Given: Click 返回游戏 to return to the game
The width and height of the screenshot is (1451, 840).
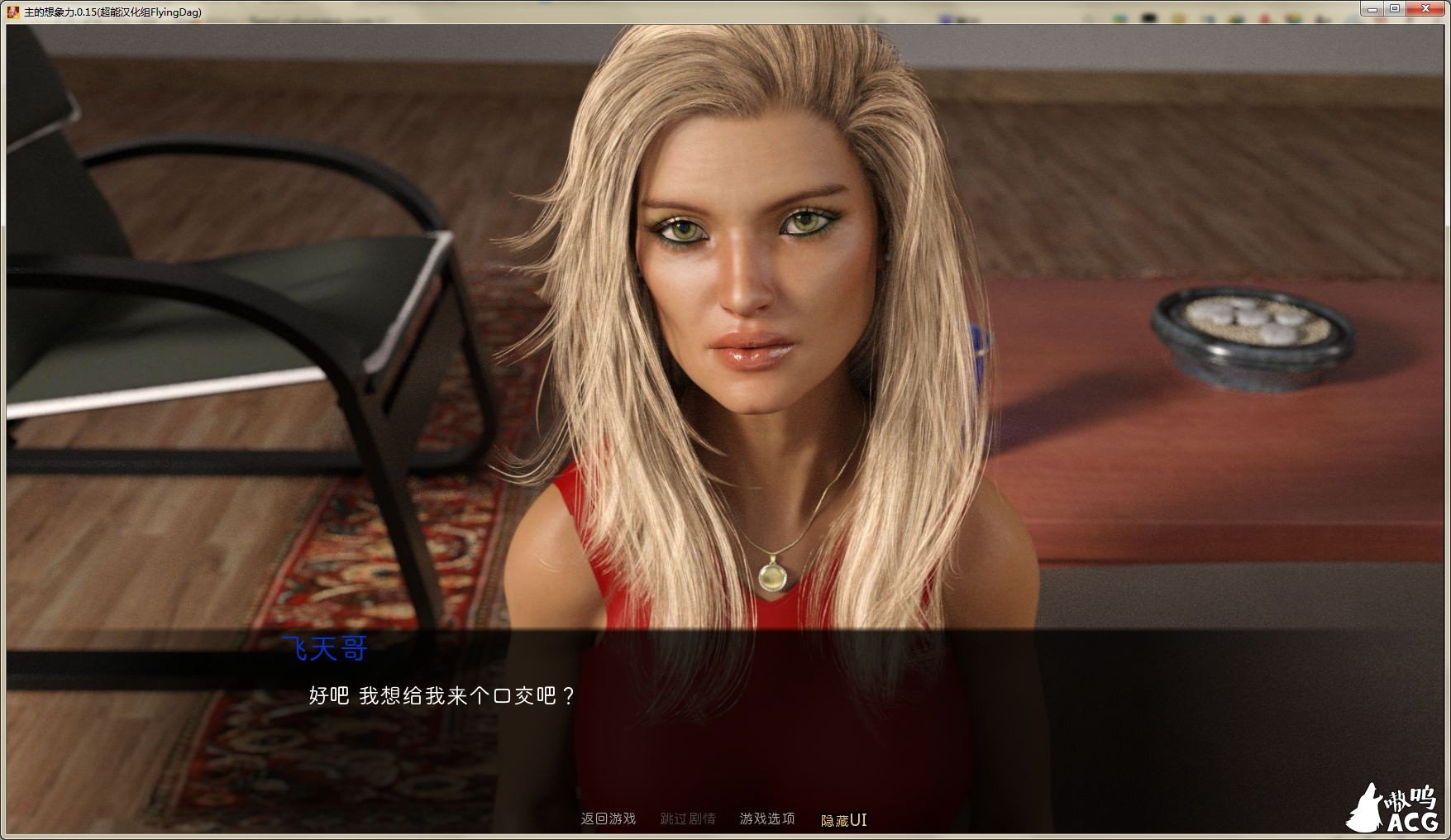Looking at the screenshot, I should click(x=609, y=818).
